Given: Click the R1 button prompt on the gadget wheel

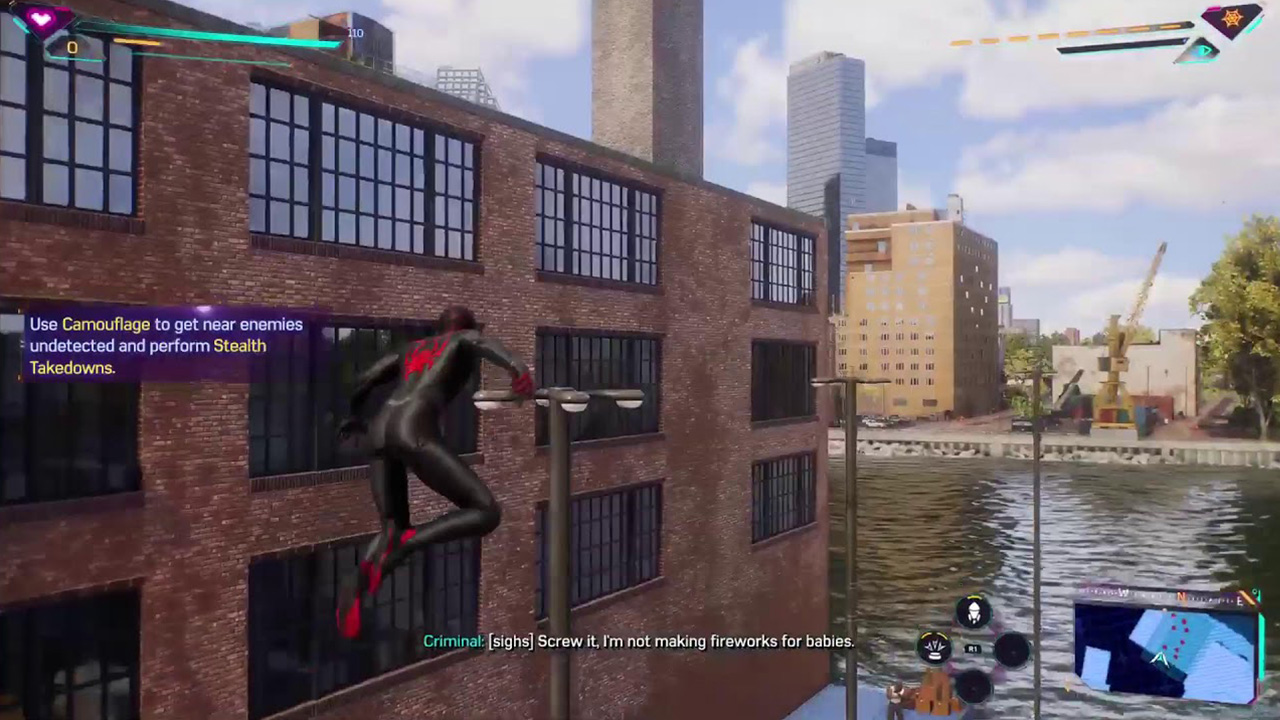Looking at the screenshot, I should point(973,648).
